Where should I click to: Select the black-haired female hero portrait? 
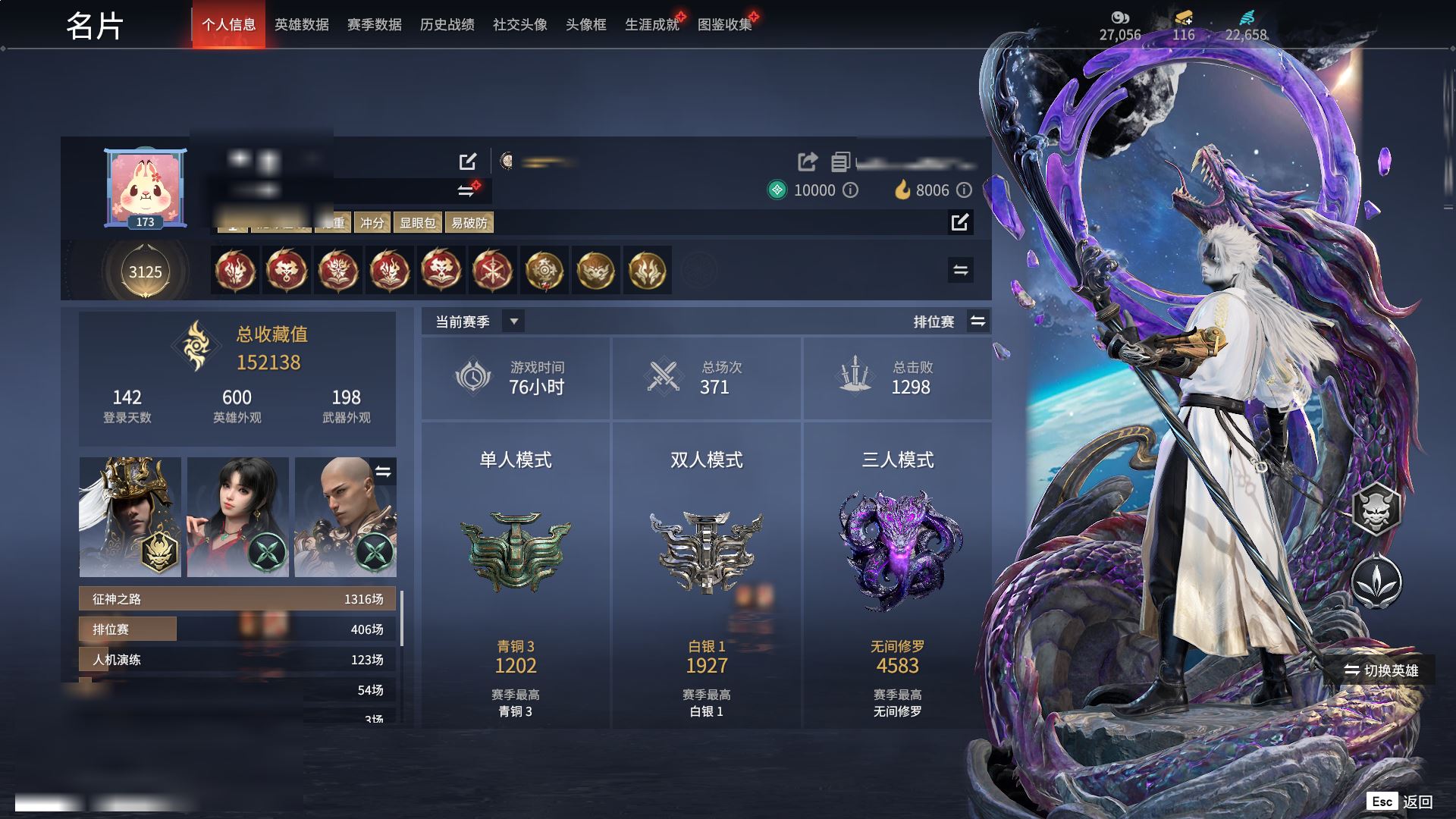pos(238,517)
